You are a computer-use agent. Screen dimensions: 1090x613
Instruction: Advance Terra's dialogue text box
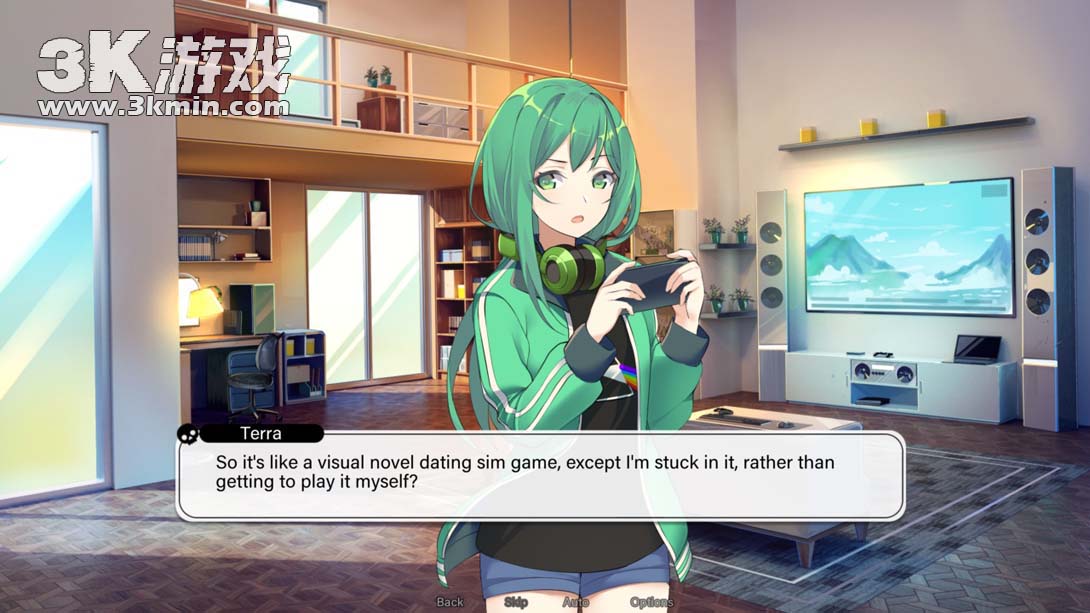pyautogui.click(x=540, y=474)
